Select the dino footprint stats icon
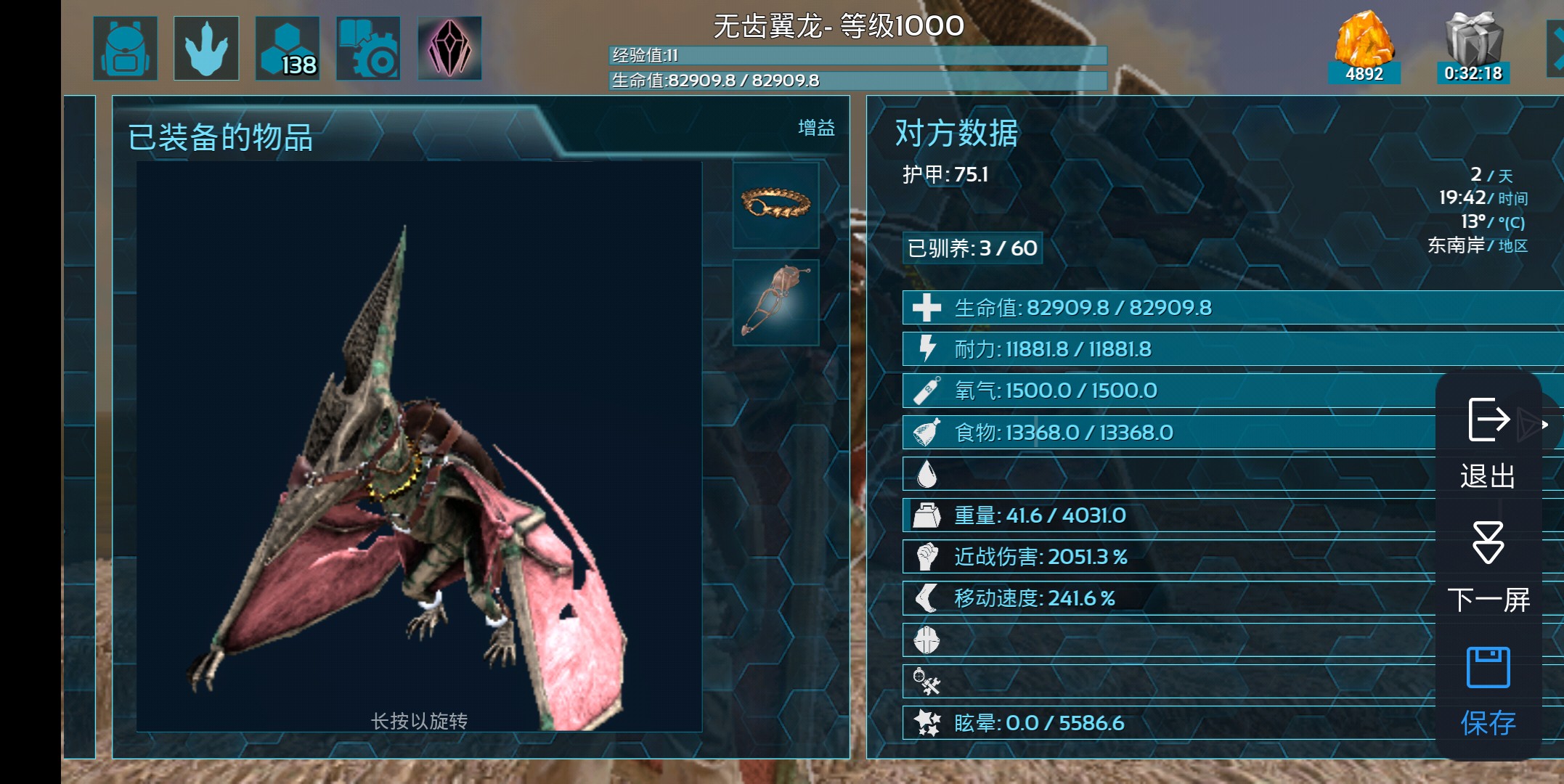 coord(205,47)
